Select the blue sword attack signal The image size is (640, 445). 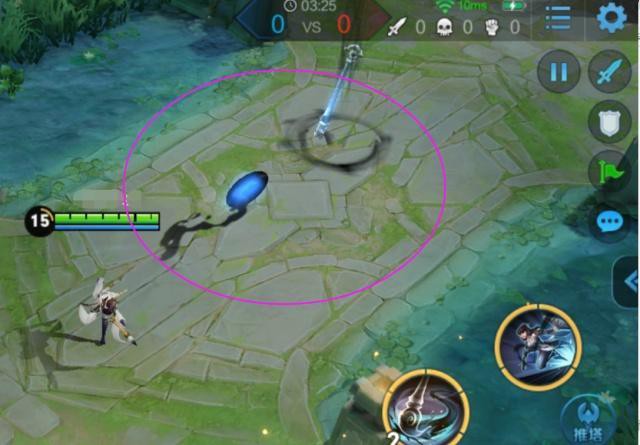coord(608,72)
